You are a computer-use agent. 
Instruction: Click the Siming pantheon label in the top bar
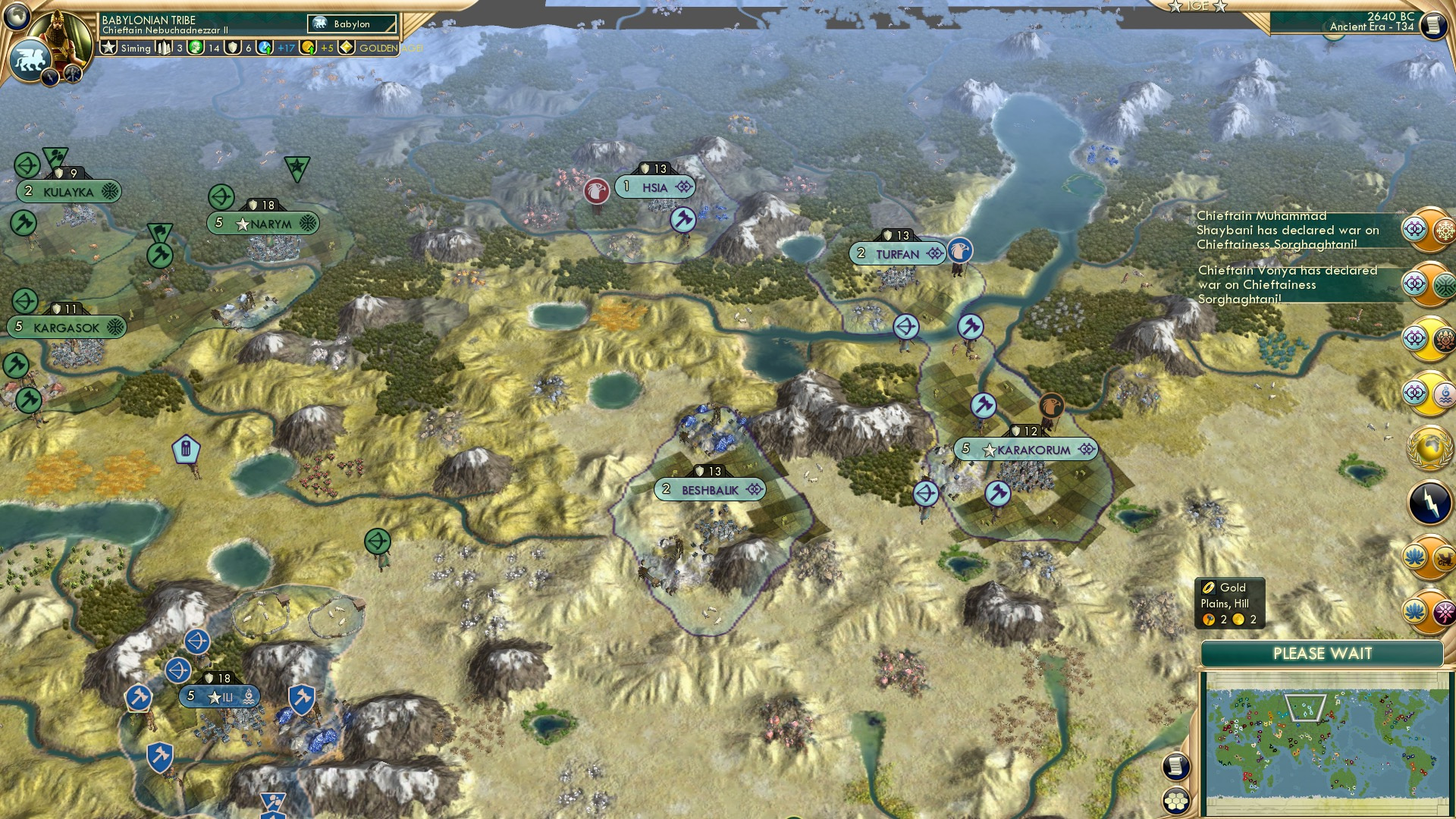click(136, 49)
